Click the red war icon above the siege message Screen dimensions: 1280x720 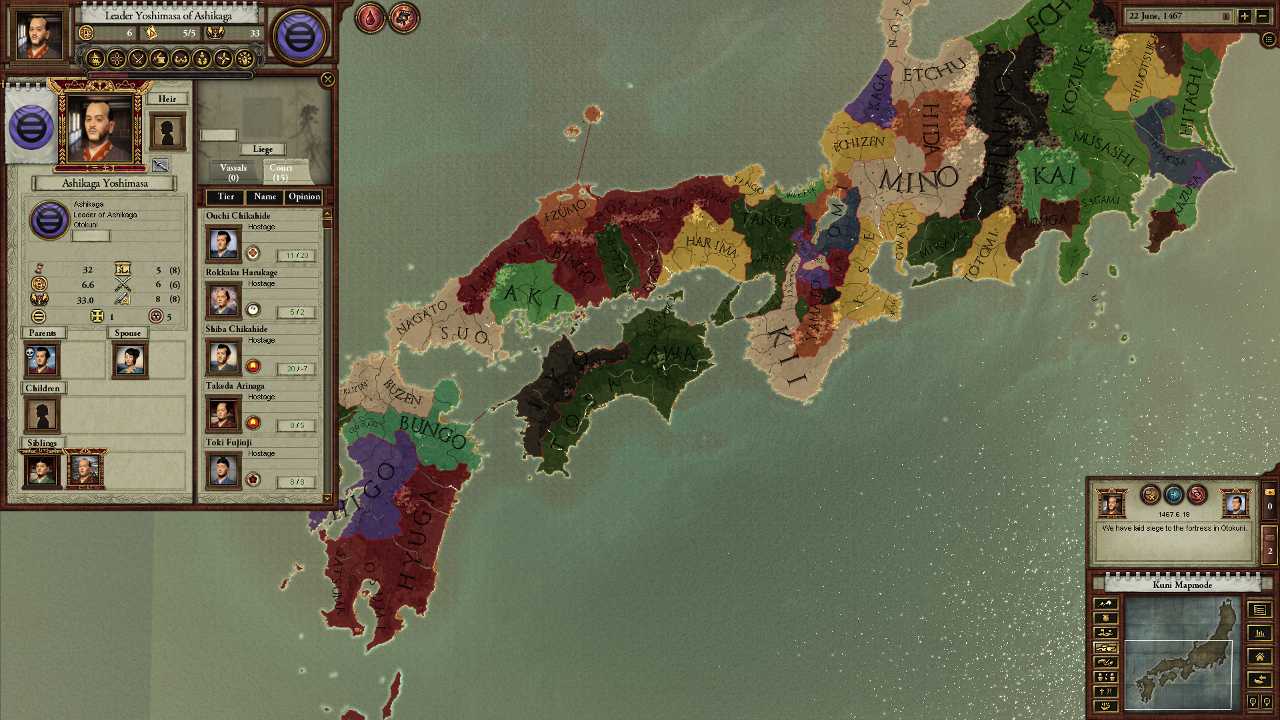pyautogui.click(x=1197, y=495)
